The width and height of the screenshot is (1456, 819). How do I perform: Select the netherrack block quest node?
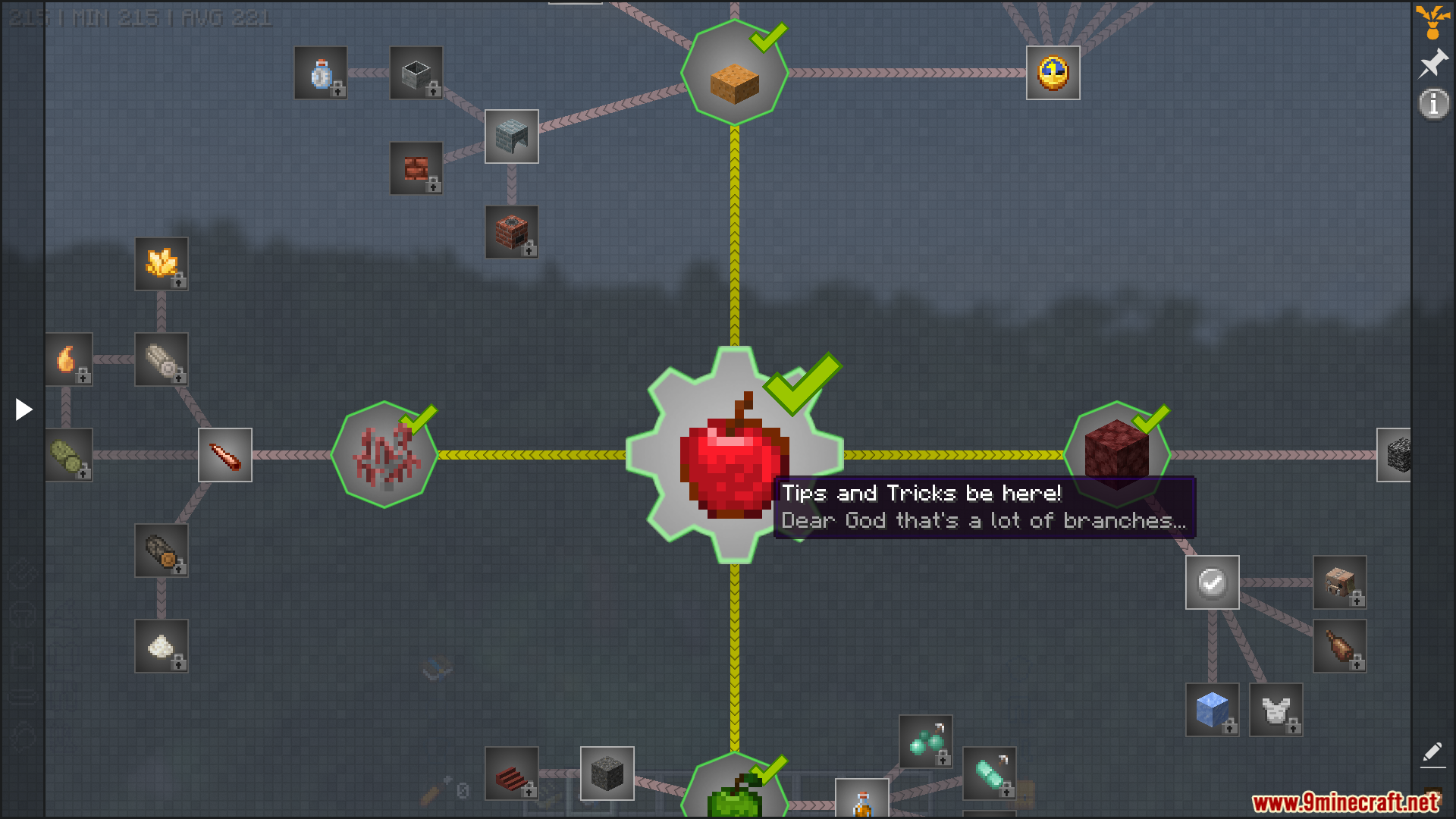pyautogui.click(x=1116, y=453)
